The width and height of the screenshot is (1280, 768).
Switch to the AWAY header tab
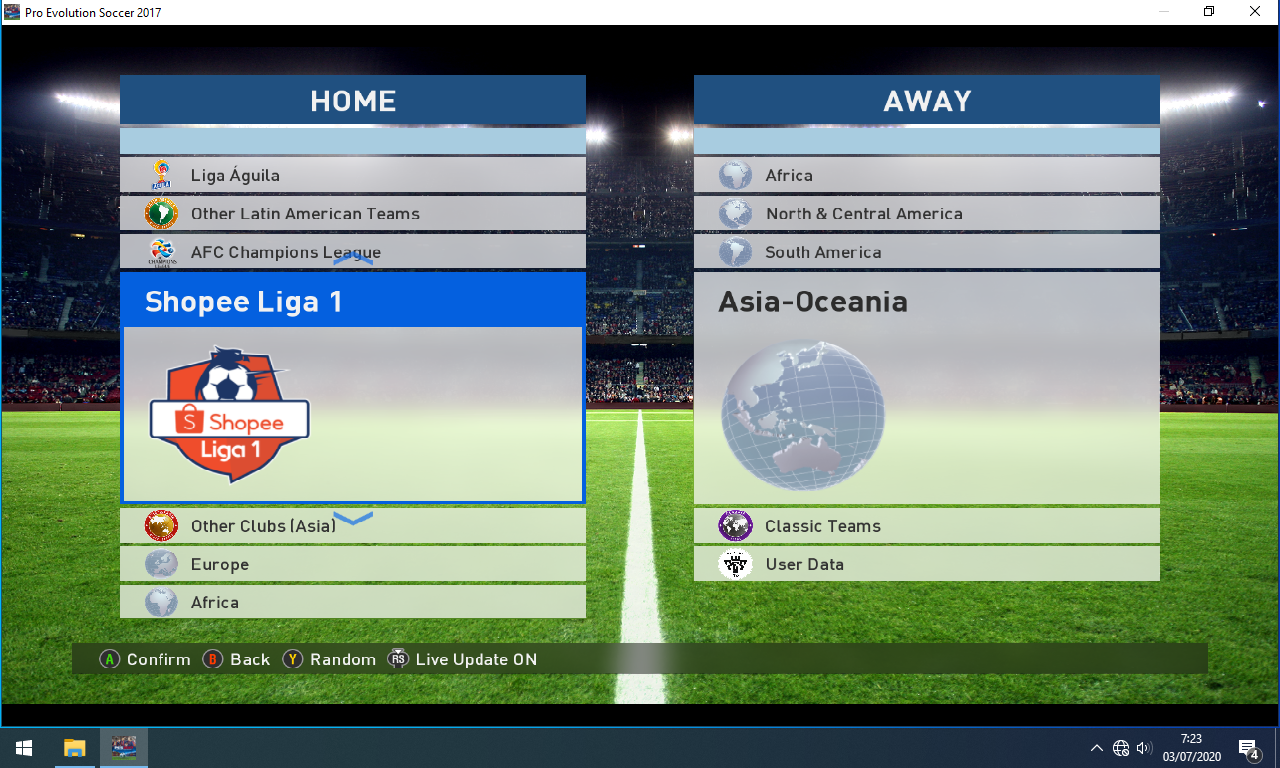[926, 100]
